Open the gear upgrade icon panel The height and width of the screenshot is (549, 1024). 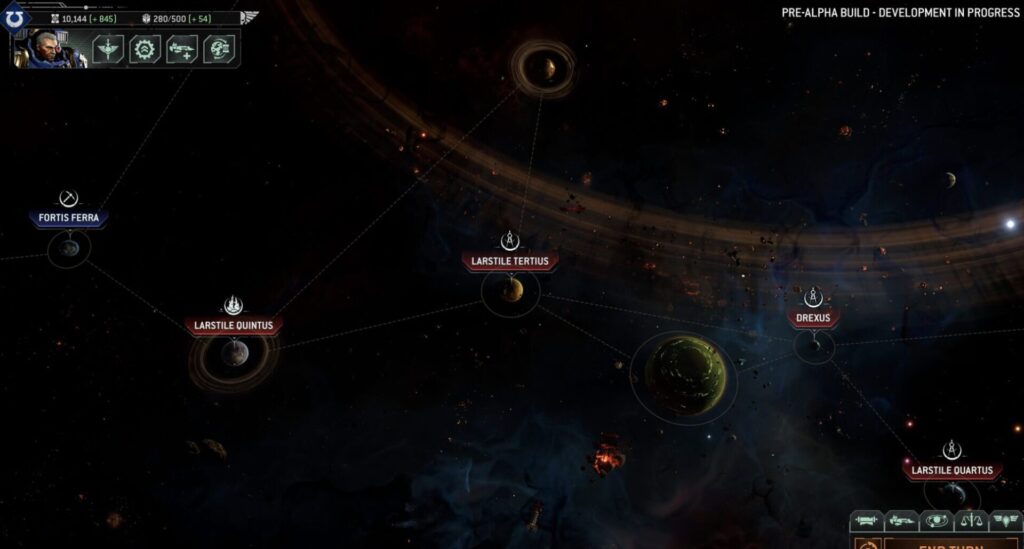tap(145, 49)
